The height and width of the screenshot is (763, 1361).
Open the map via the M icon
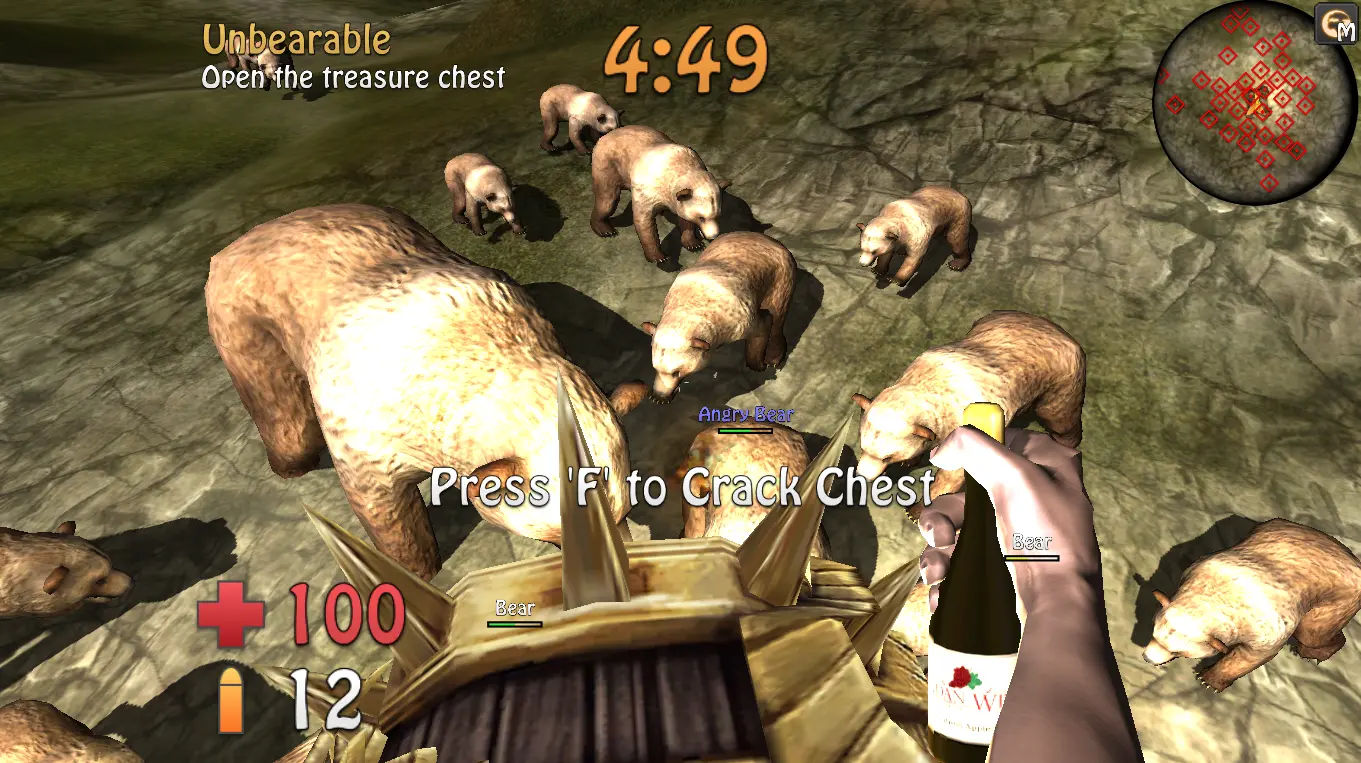(1335, 25)
